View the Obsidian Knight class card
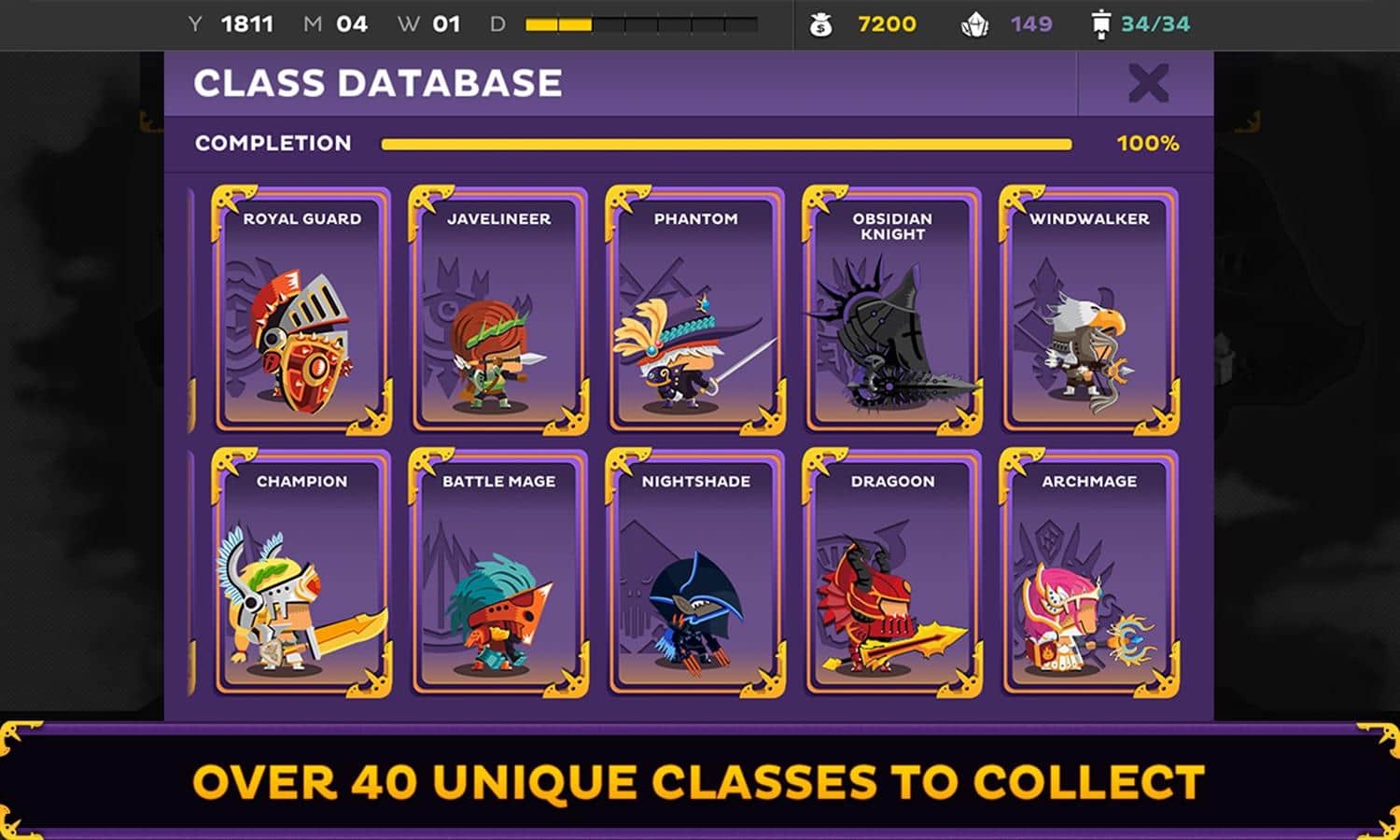 click(x=892, y=311)
